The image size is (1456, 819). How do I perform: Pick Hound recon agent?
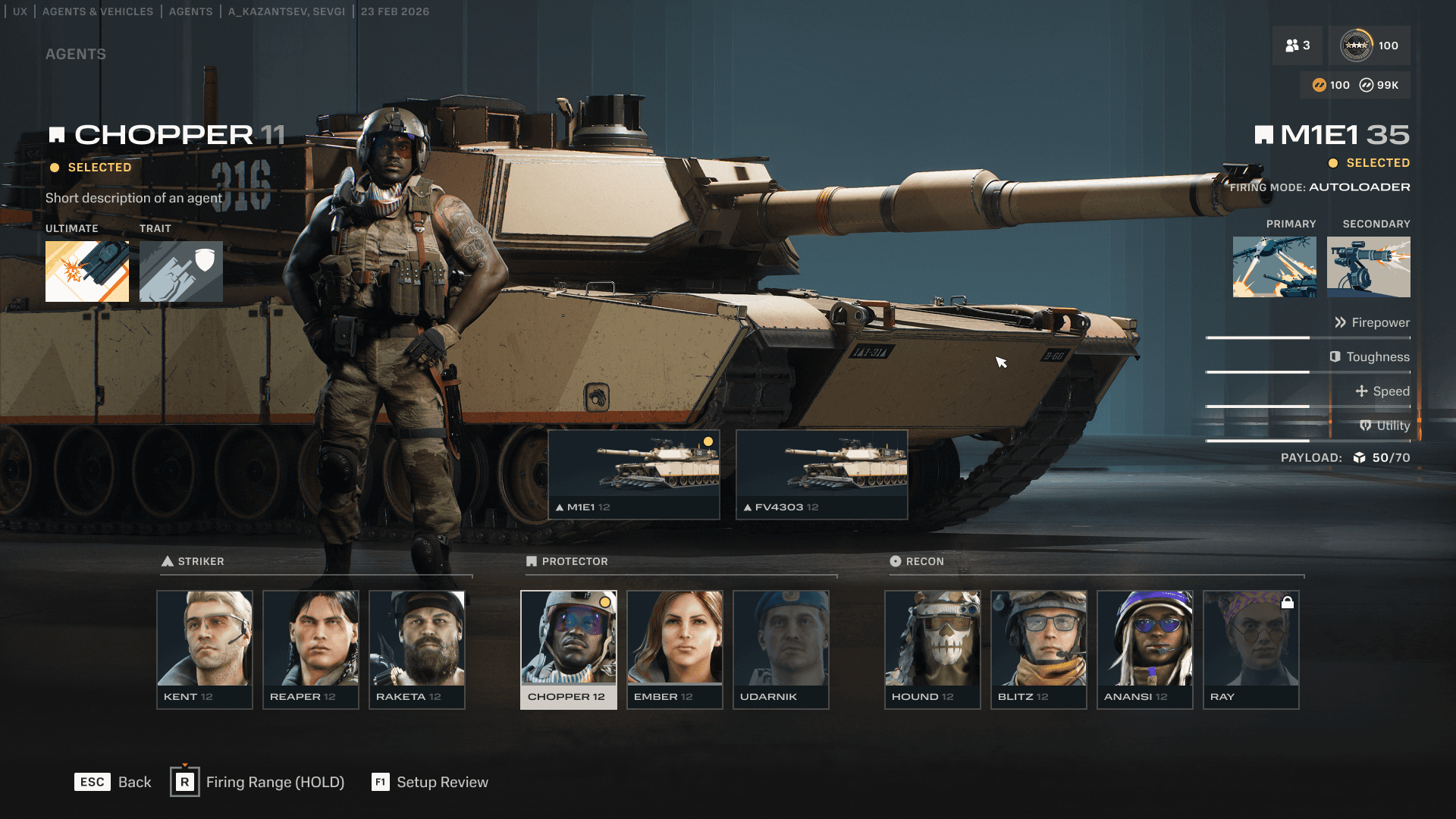933,649
